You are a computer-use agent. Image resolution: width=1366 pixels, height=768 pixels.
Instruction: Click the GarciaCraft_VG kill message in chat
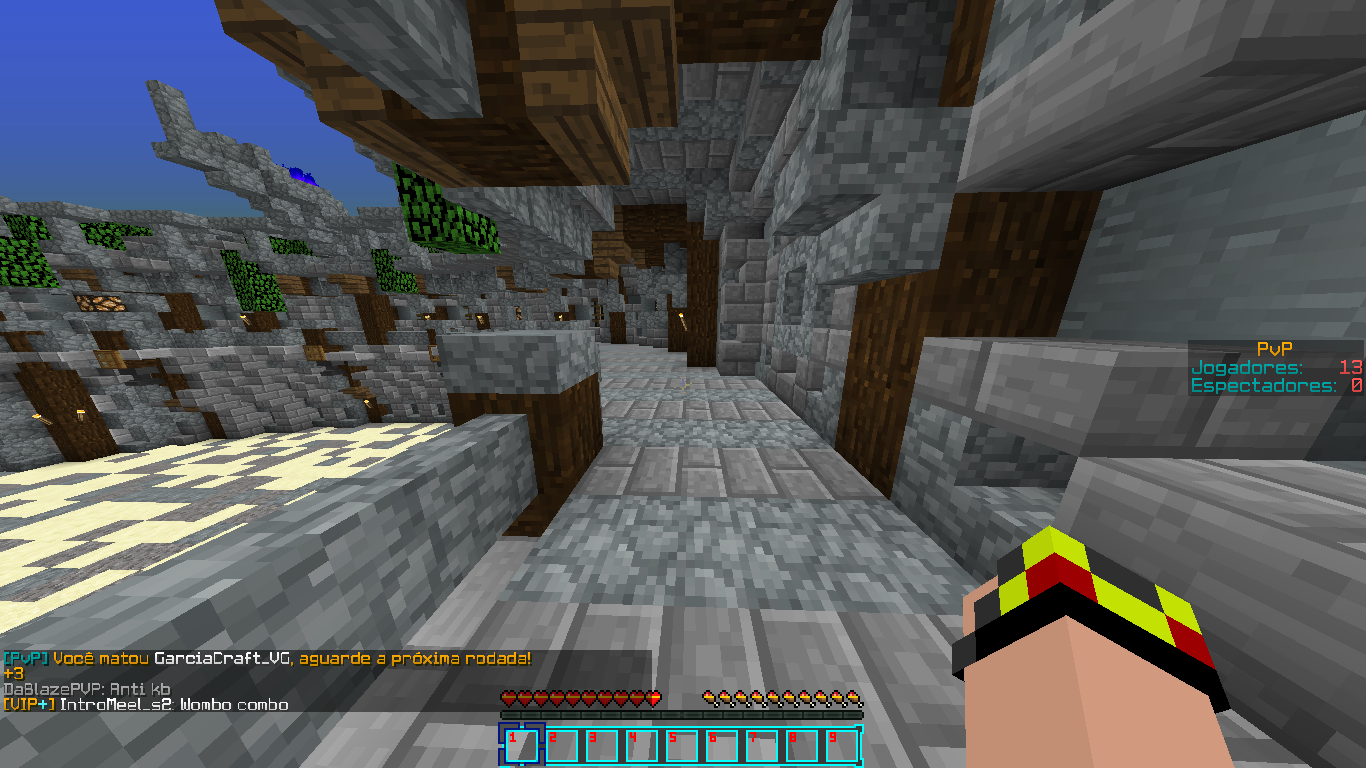click(x=267, y=658)
